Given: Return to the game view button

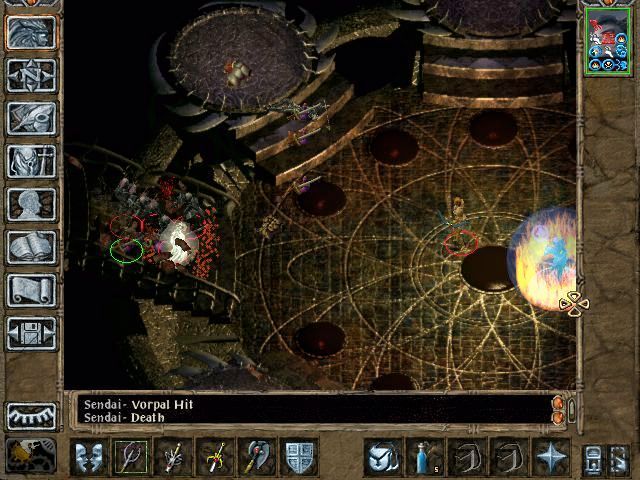Looking at the screenshot, I should click(x=31, y=33).
